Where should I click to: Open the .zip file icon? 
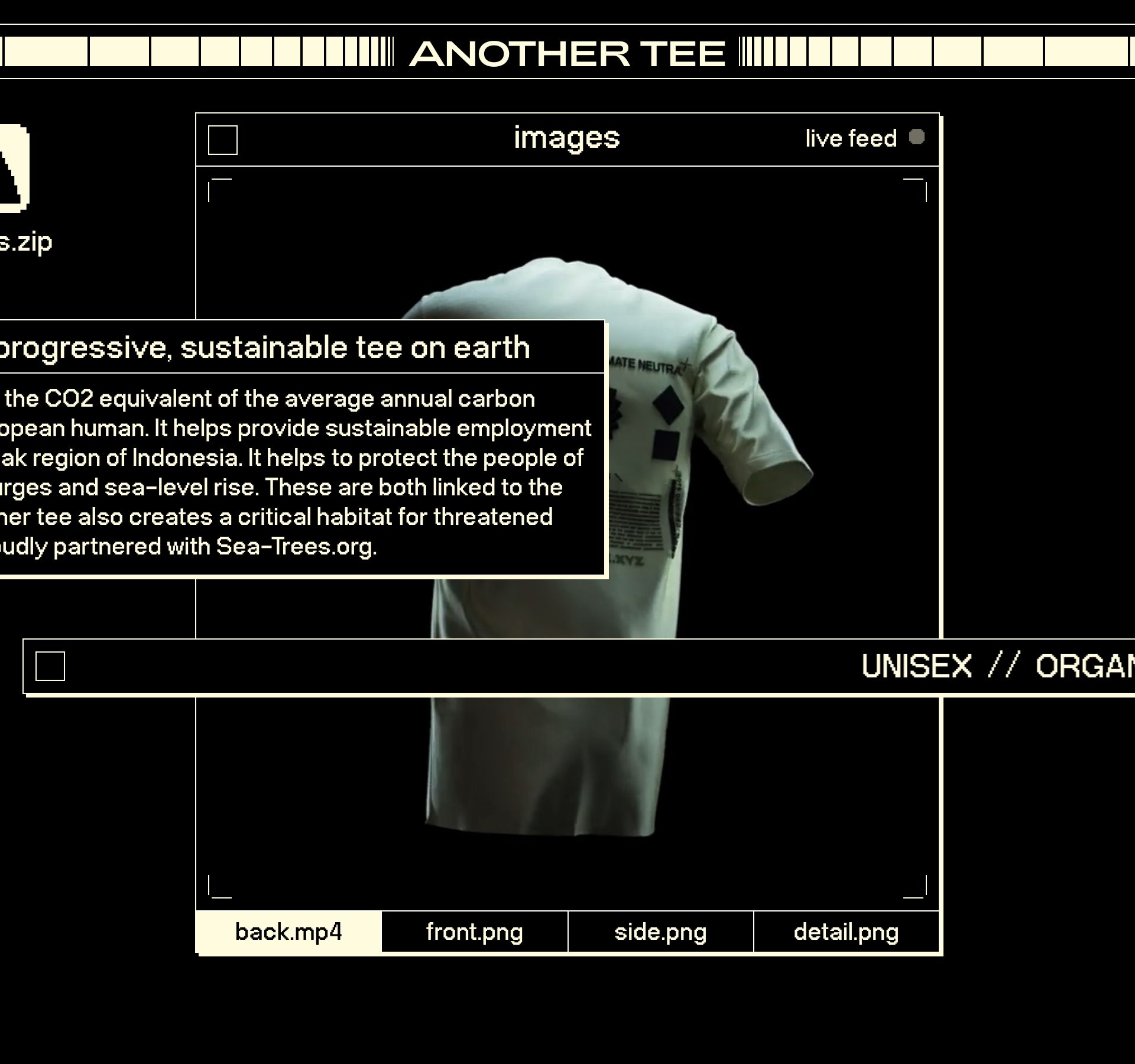tap(14, 169)
